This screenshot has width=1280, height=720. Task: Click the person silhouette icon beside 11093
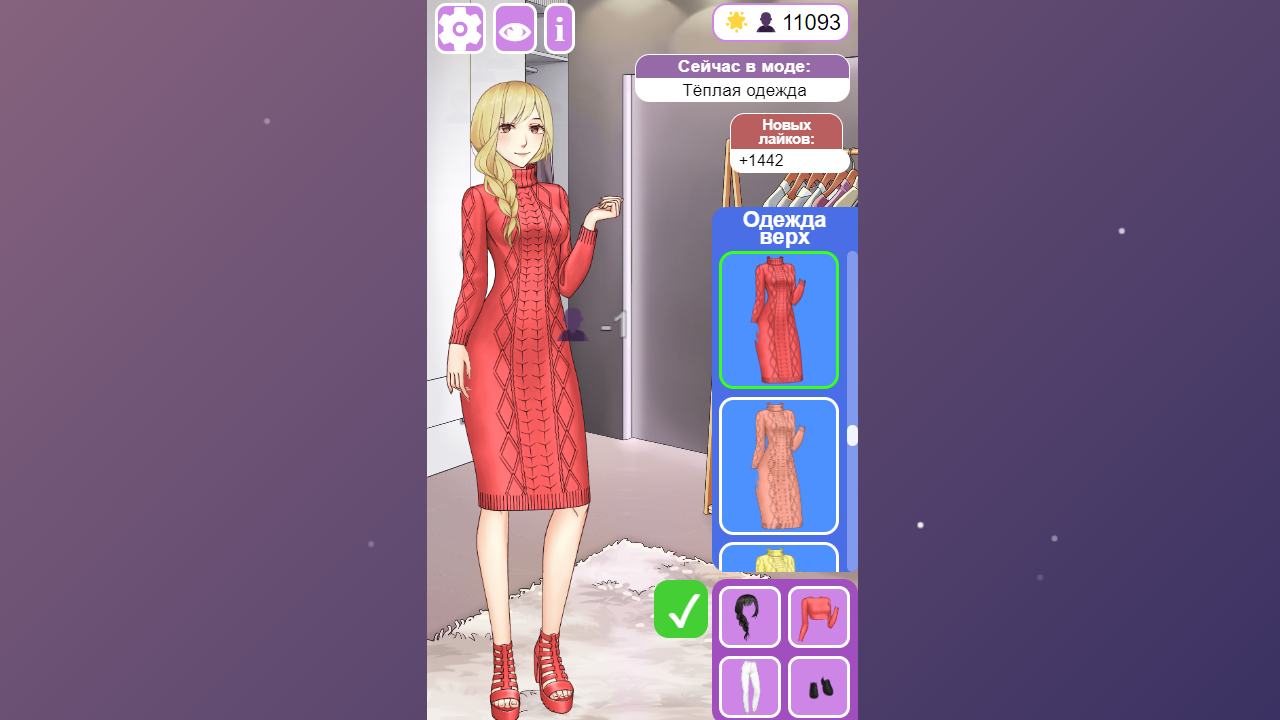click(x=766, y=21)
